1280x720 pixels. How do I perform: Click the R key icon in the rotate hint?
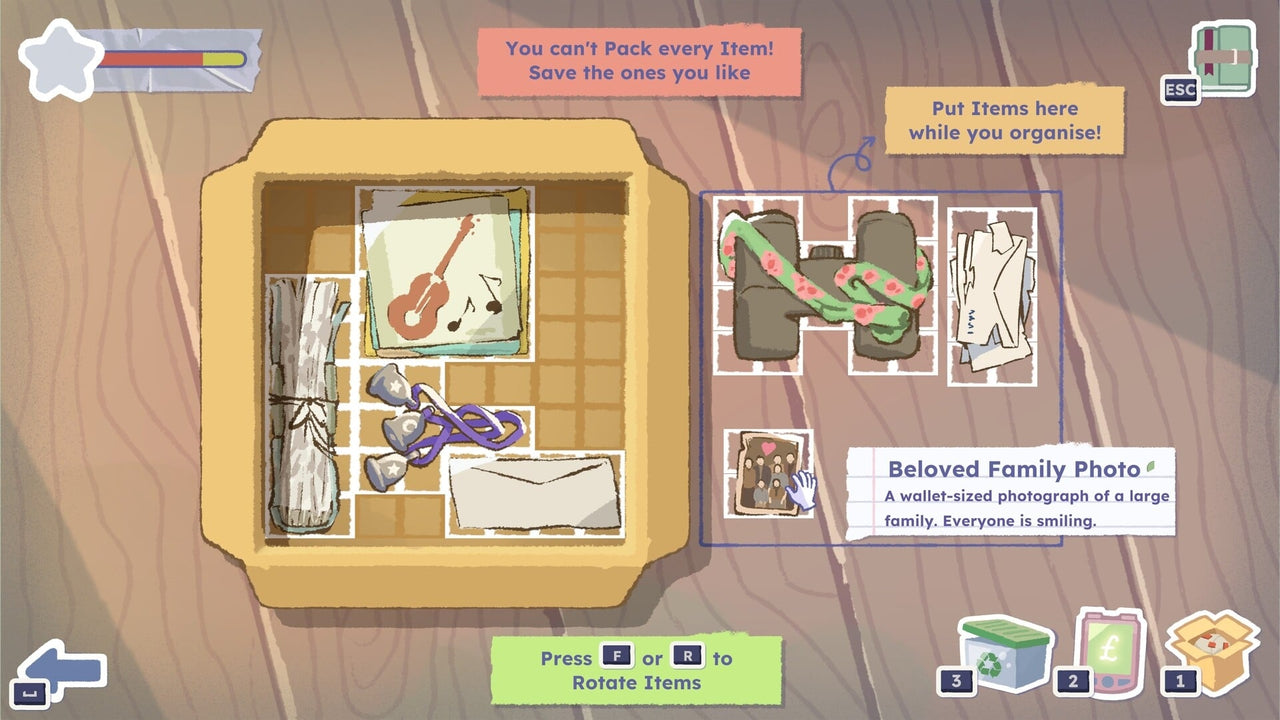(687, 658)
